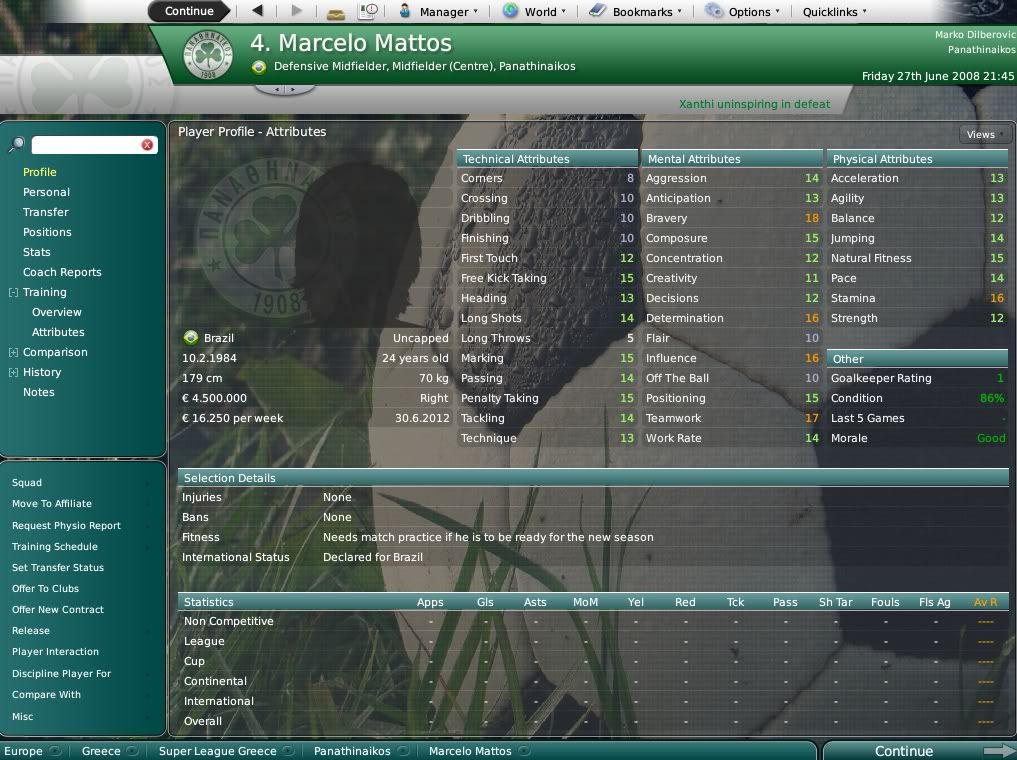
Task: Select Offer New Contract action
Action: pyautogui.click(x=58, y=610)
